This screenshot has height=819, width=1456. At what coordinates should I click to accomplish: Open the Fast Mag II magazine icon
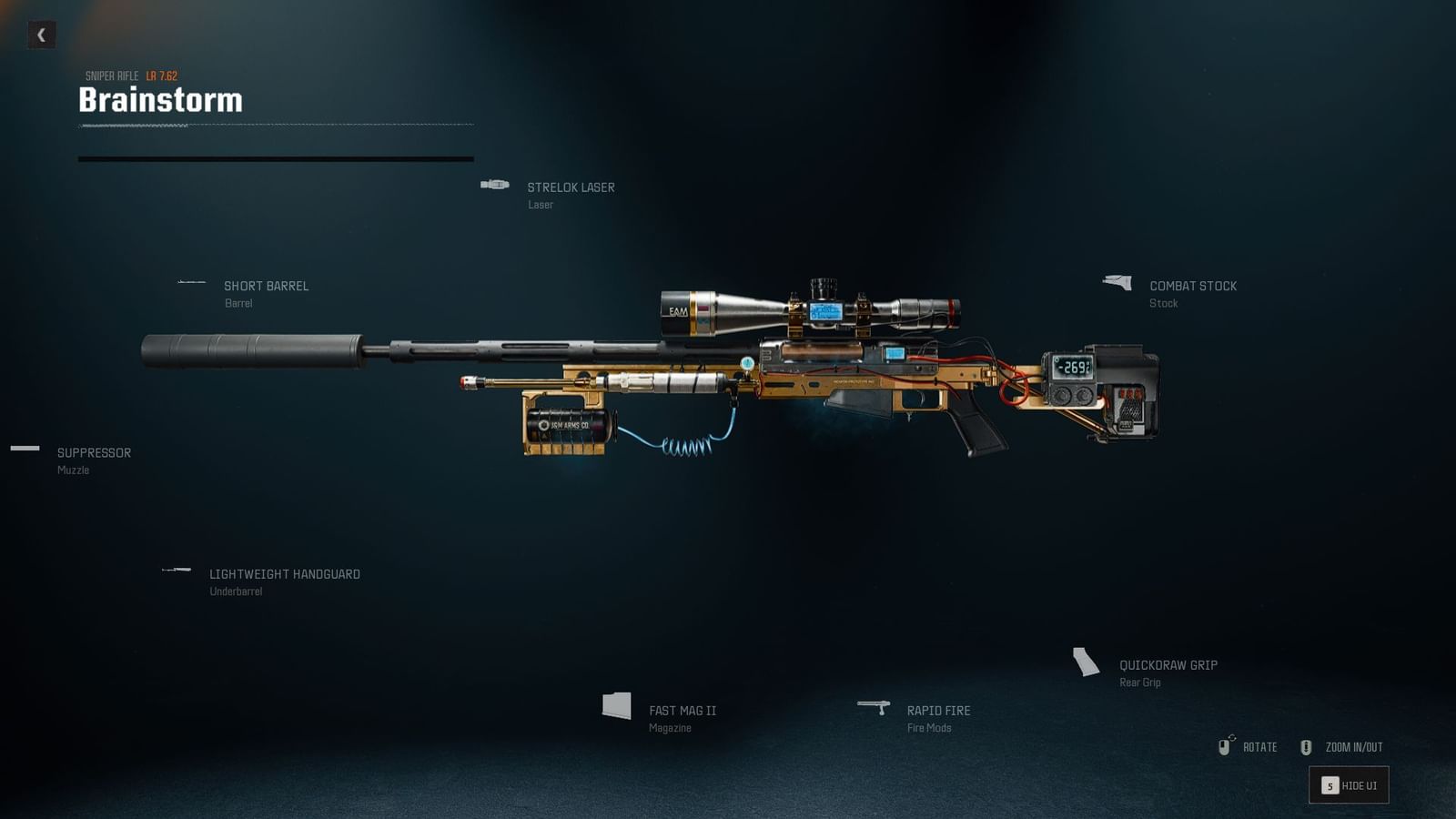[618, 705]
